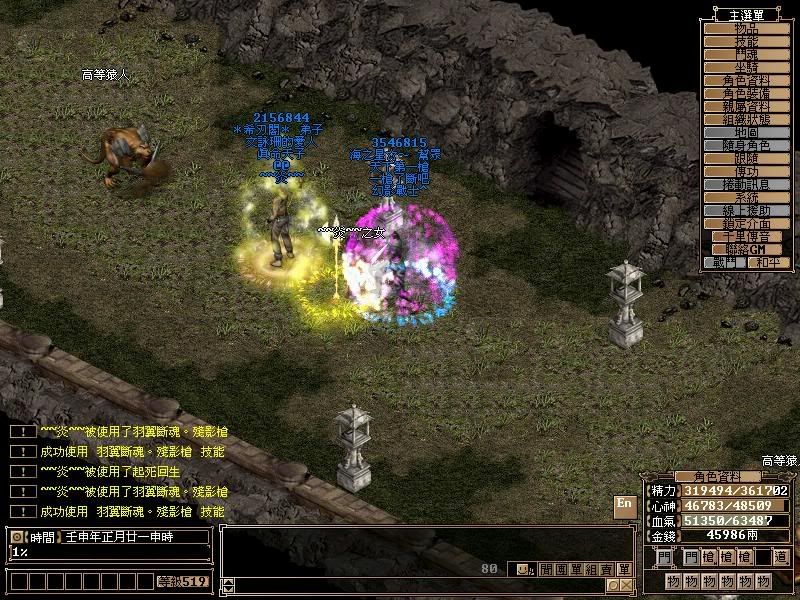The height and width of the screenshot is (600, 800).
Task: Open 角色裝備 (character equipment)
Action: pyautogui.click(x=746, y=93)
